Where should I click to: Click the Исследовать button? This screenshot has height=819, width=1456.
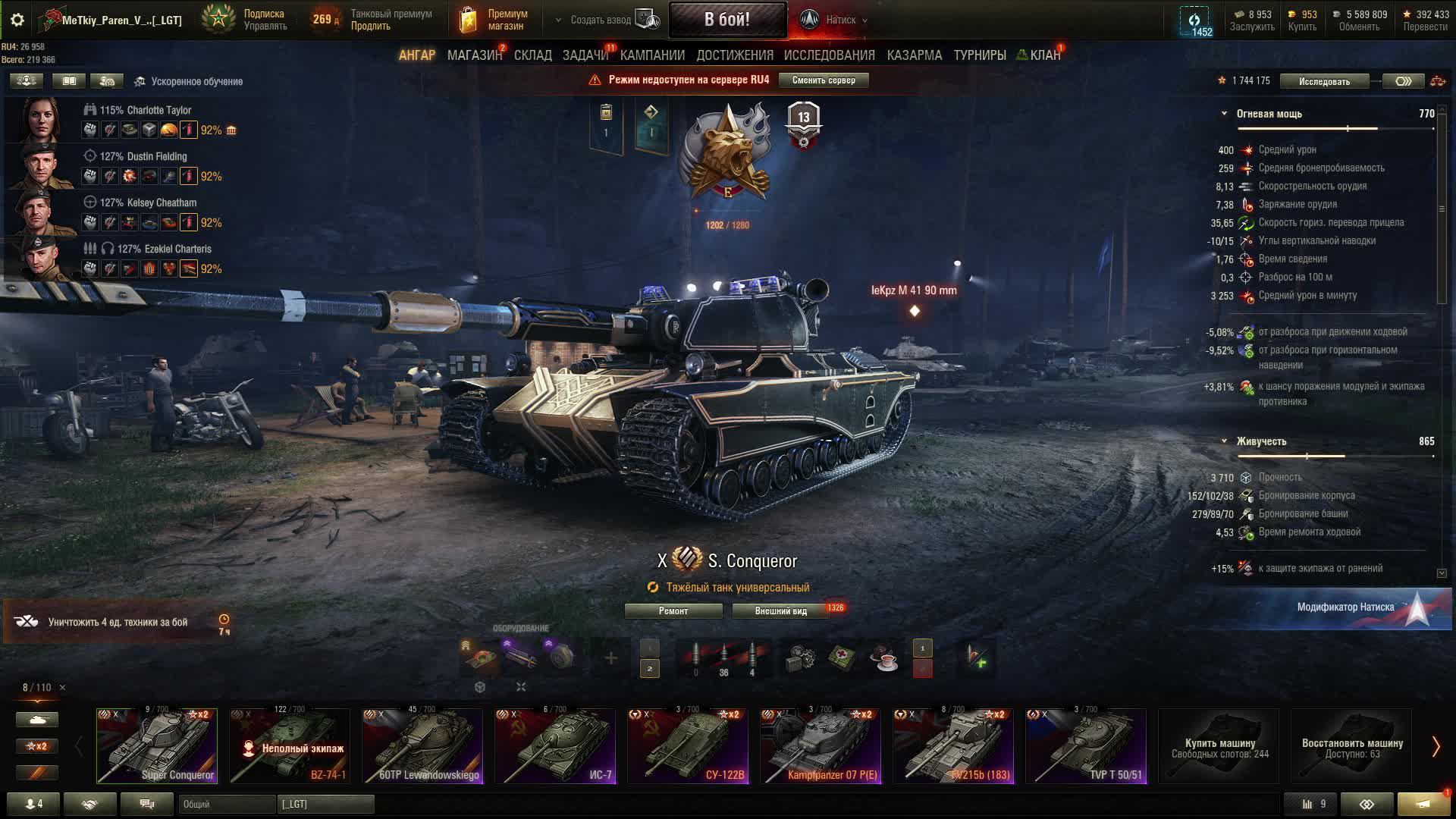[1323, 81]
